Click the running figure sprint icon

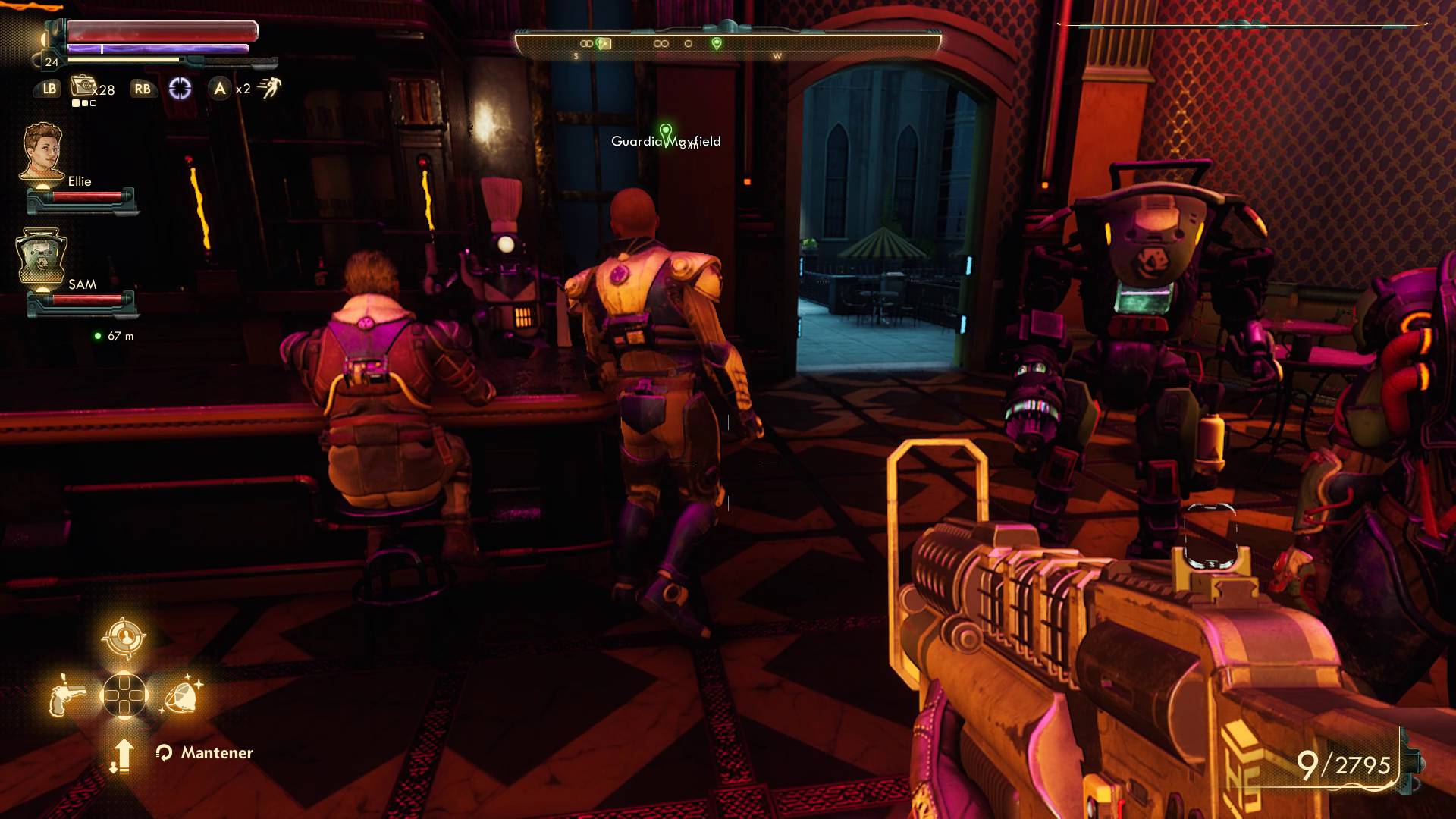point(269,88)
